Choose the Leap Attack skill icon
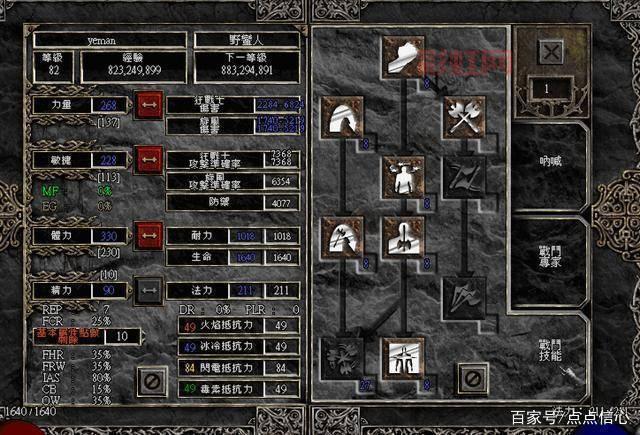This screenshot has height=435, width=640. pyautogui.click(x=342, y=237)
